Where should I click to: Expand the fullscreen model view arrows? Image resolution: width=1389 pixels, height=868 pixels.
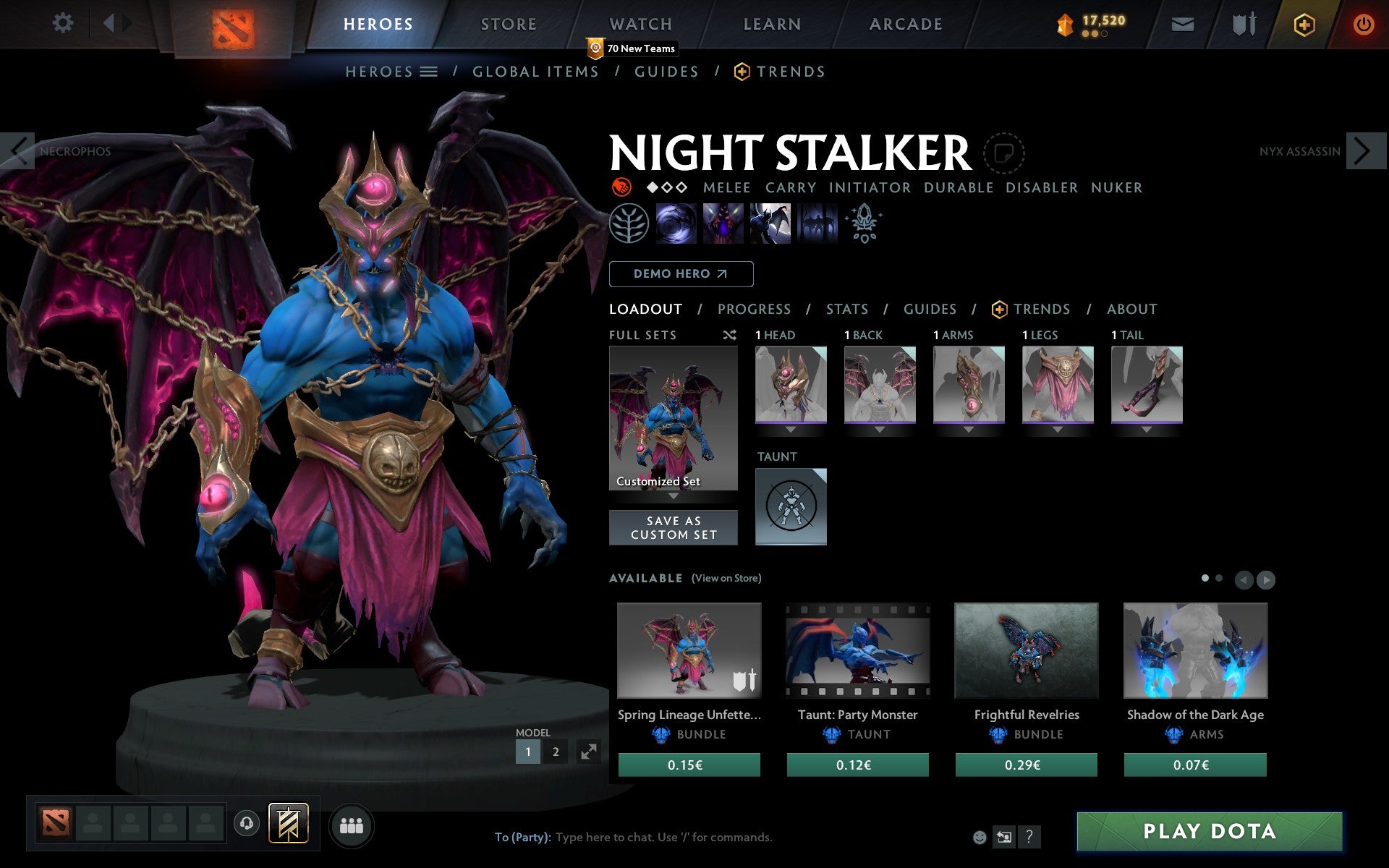coord(590,752)
